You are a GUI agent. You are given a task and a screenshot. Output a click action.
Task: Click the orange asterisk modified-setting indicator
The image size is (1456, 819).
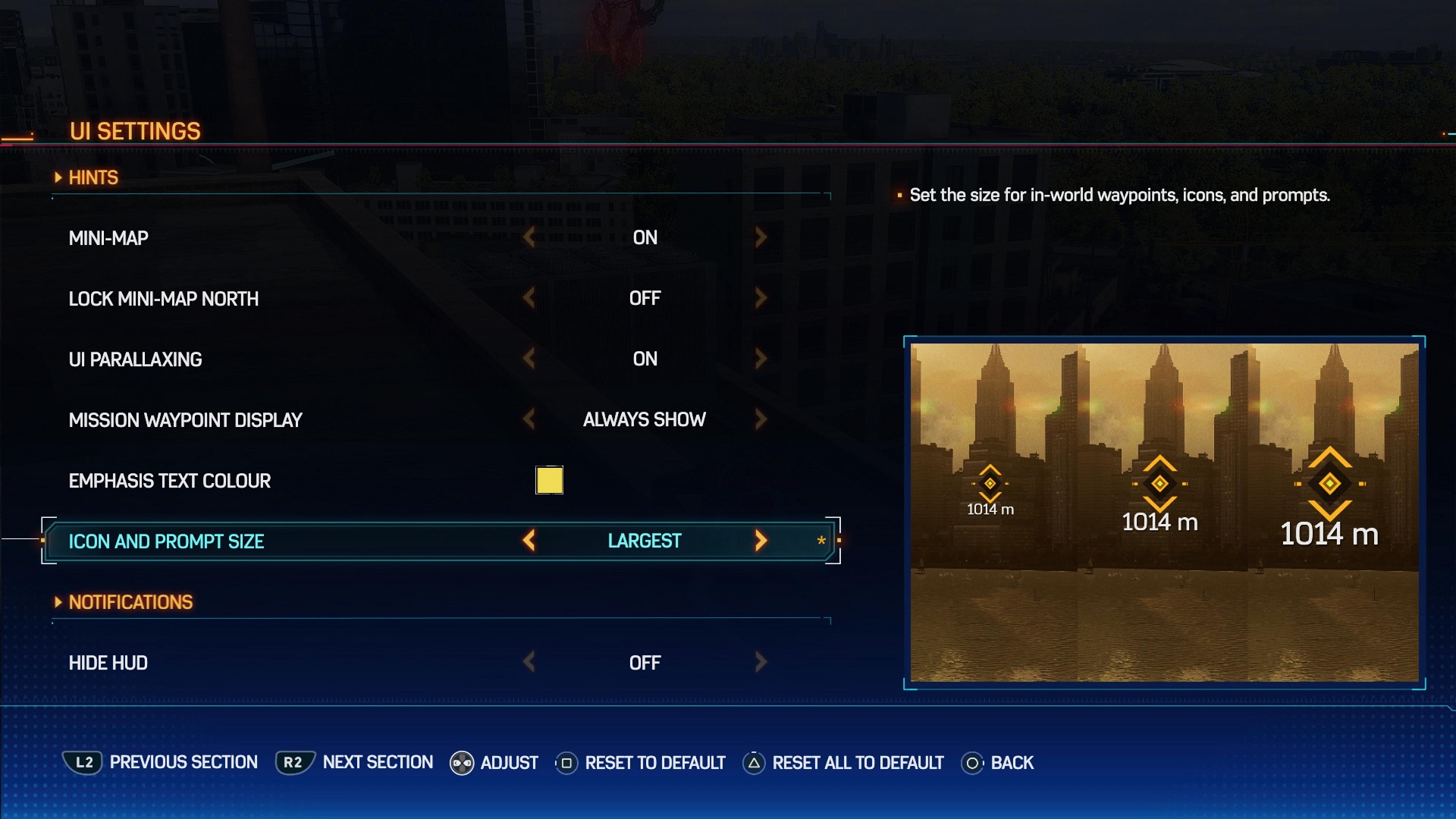point(821,541)
